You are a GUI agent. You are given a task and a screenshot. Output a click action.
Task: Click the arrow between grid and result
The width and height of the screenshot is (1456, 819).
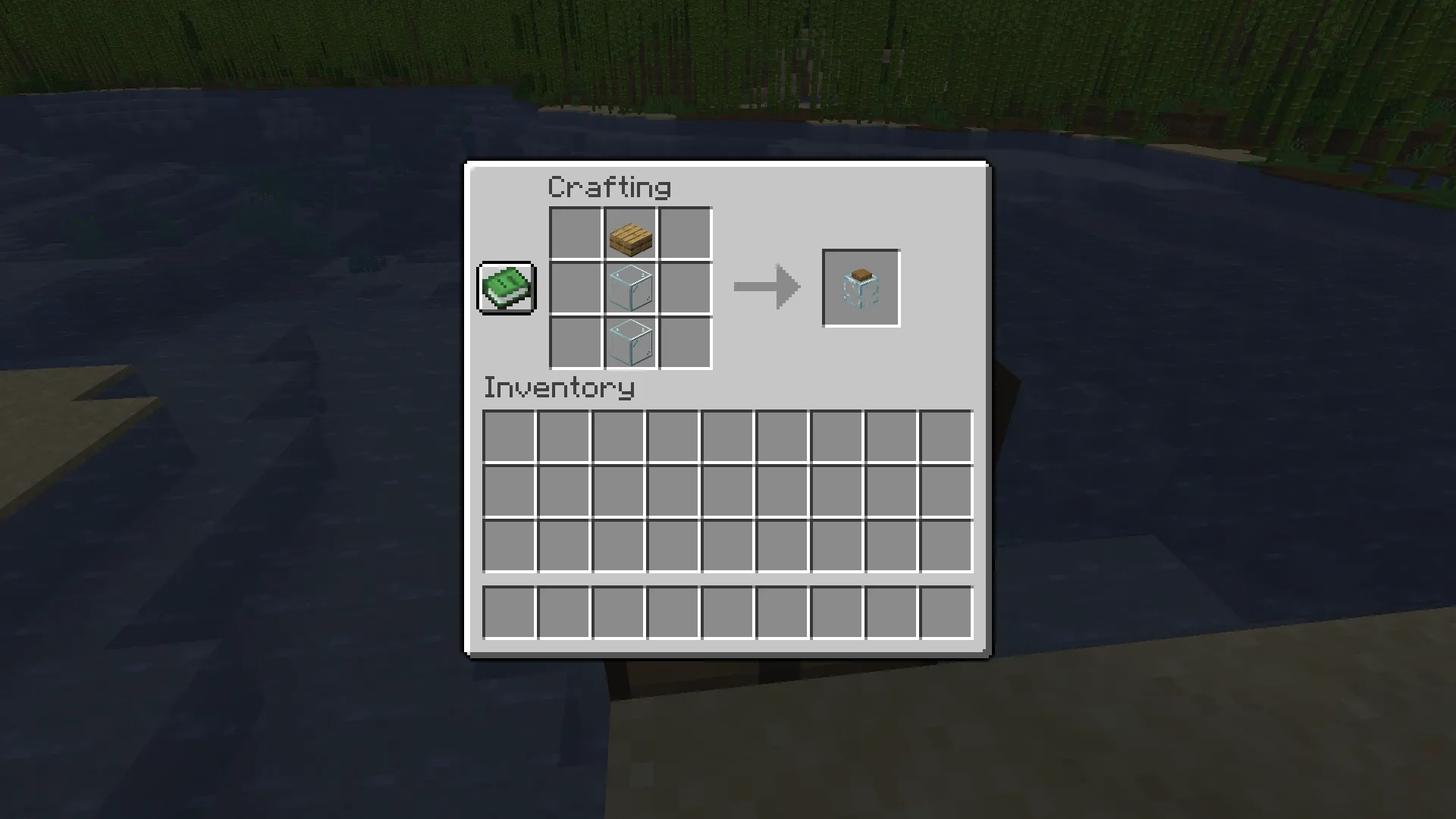coord(766,287)
